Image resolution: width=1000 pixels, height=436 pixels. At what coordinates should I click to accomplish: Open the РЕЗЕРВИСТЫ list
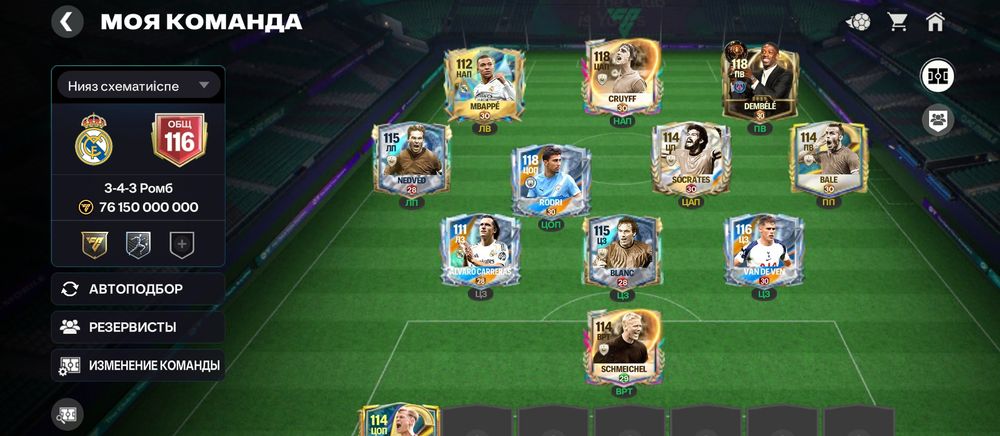tap(138, 327)
